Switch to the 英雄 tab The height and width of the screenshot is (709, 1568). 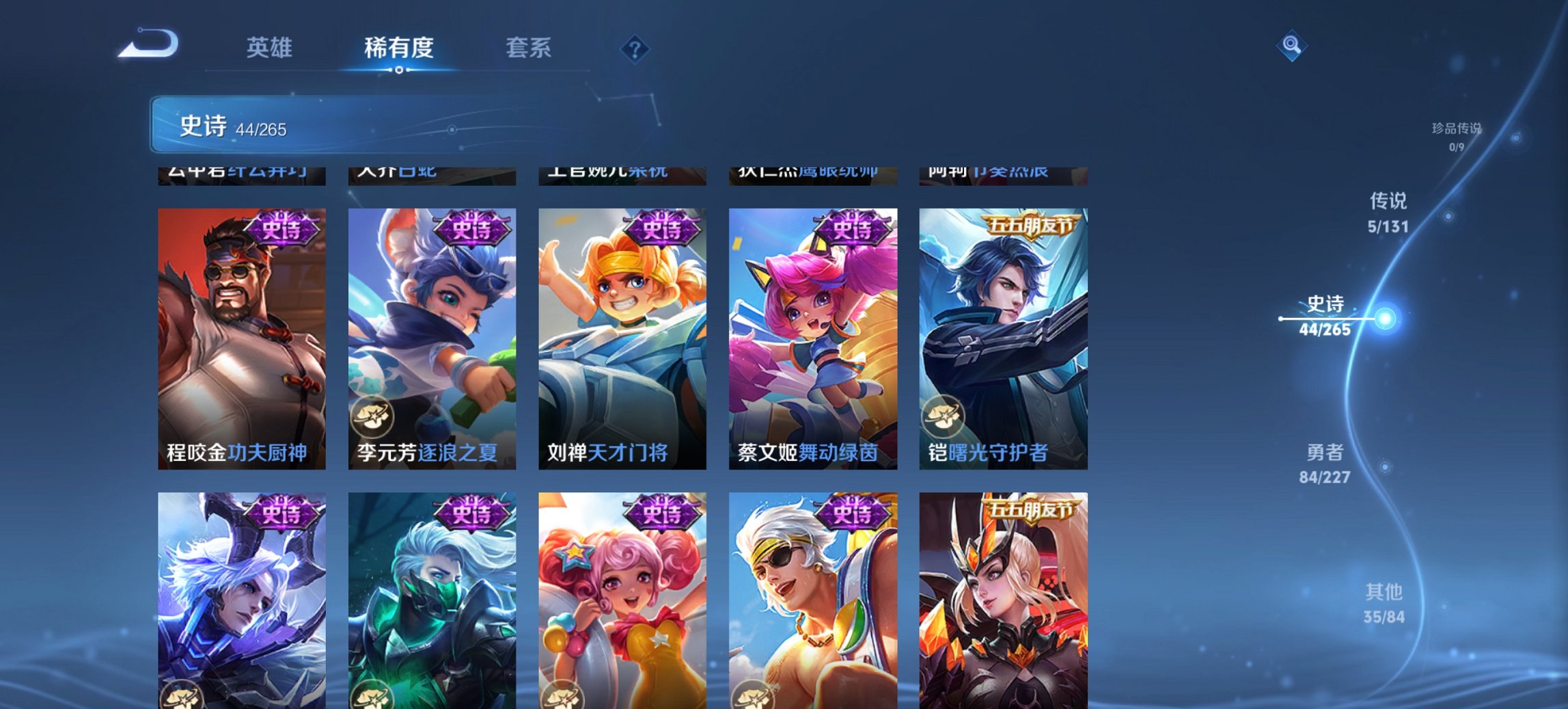pos(270,48)
